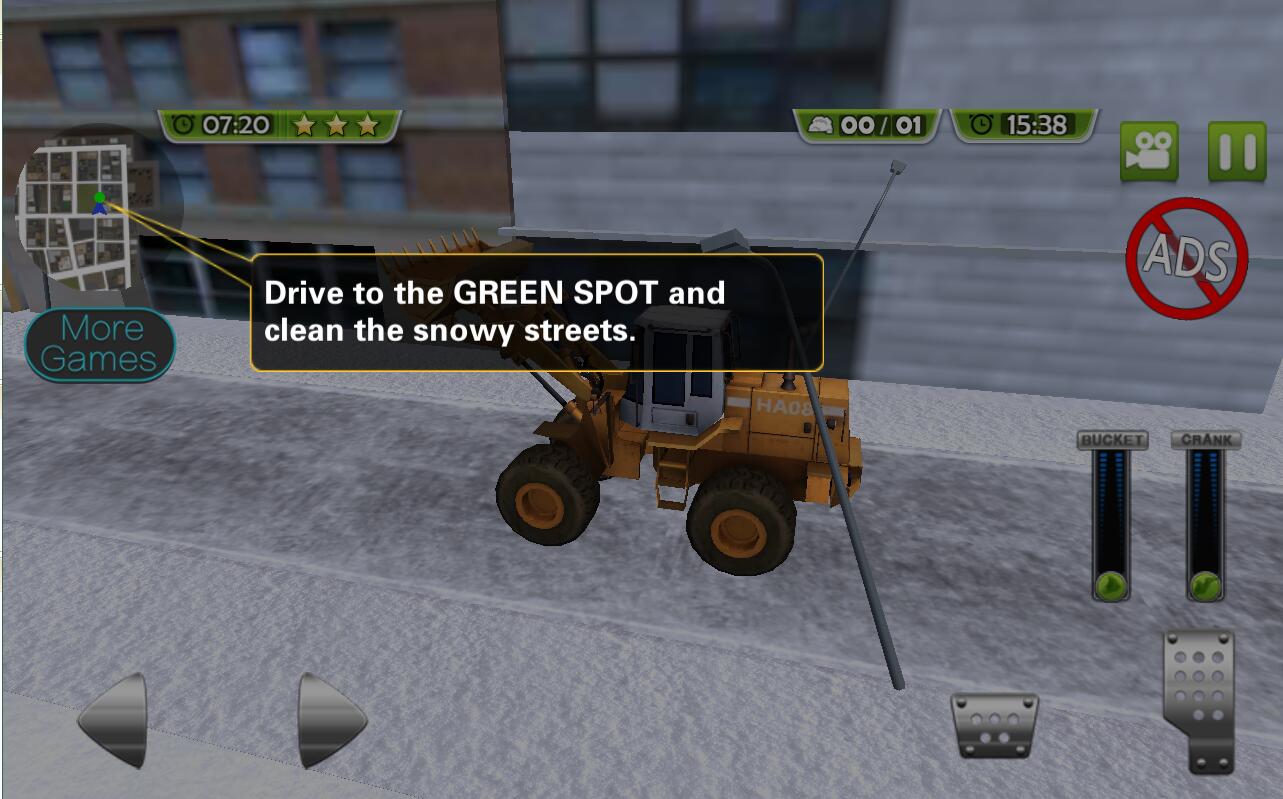Pause the game
Screen dimensions: 1283x799
[1236, 152]
